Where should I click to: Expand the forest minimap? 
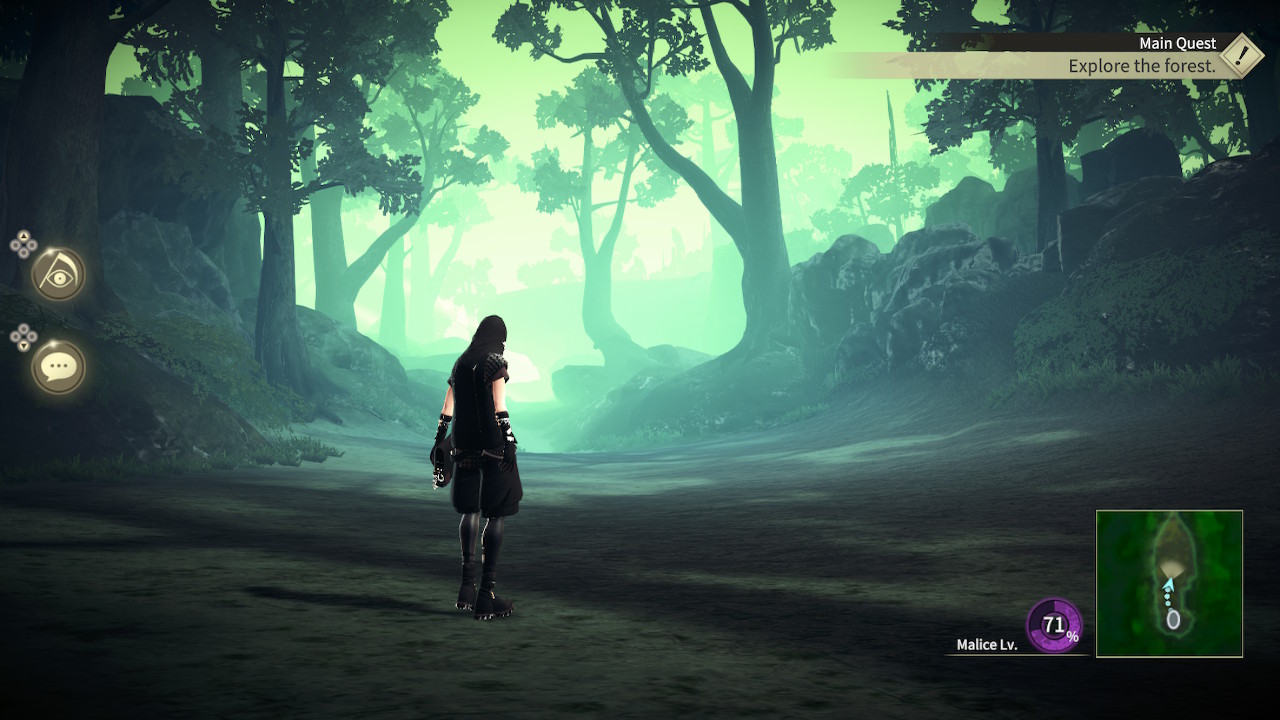pos(1169,583)
